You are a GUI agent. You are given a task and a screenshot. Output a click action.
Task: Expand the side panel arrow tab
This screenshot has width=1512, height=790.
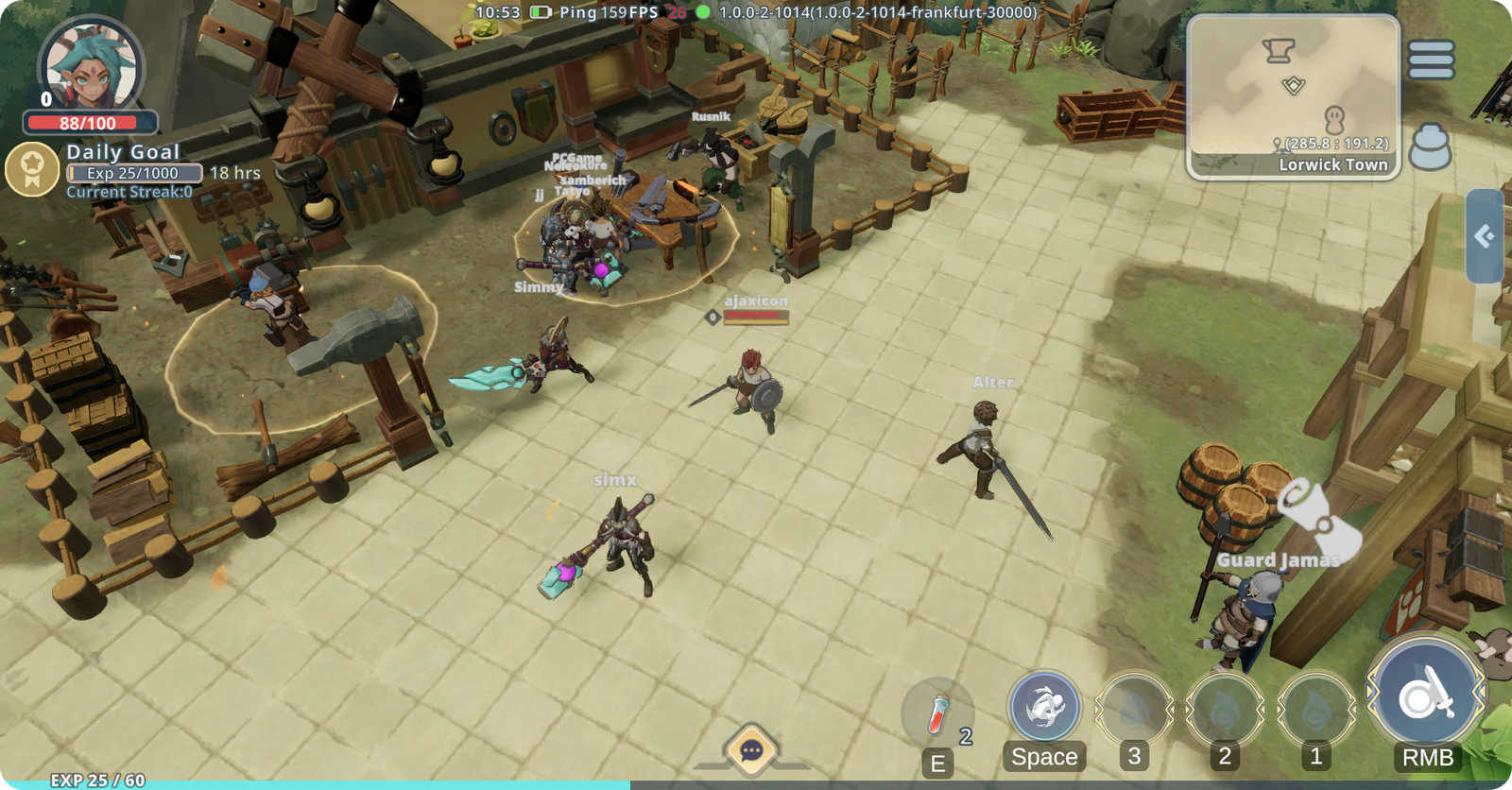tap(1485, 236)
